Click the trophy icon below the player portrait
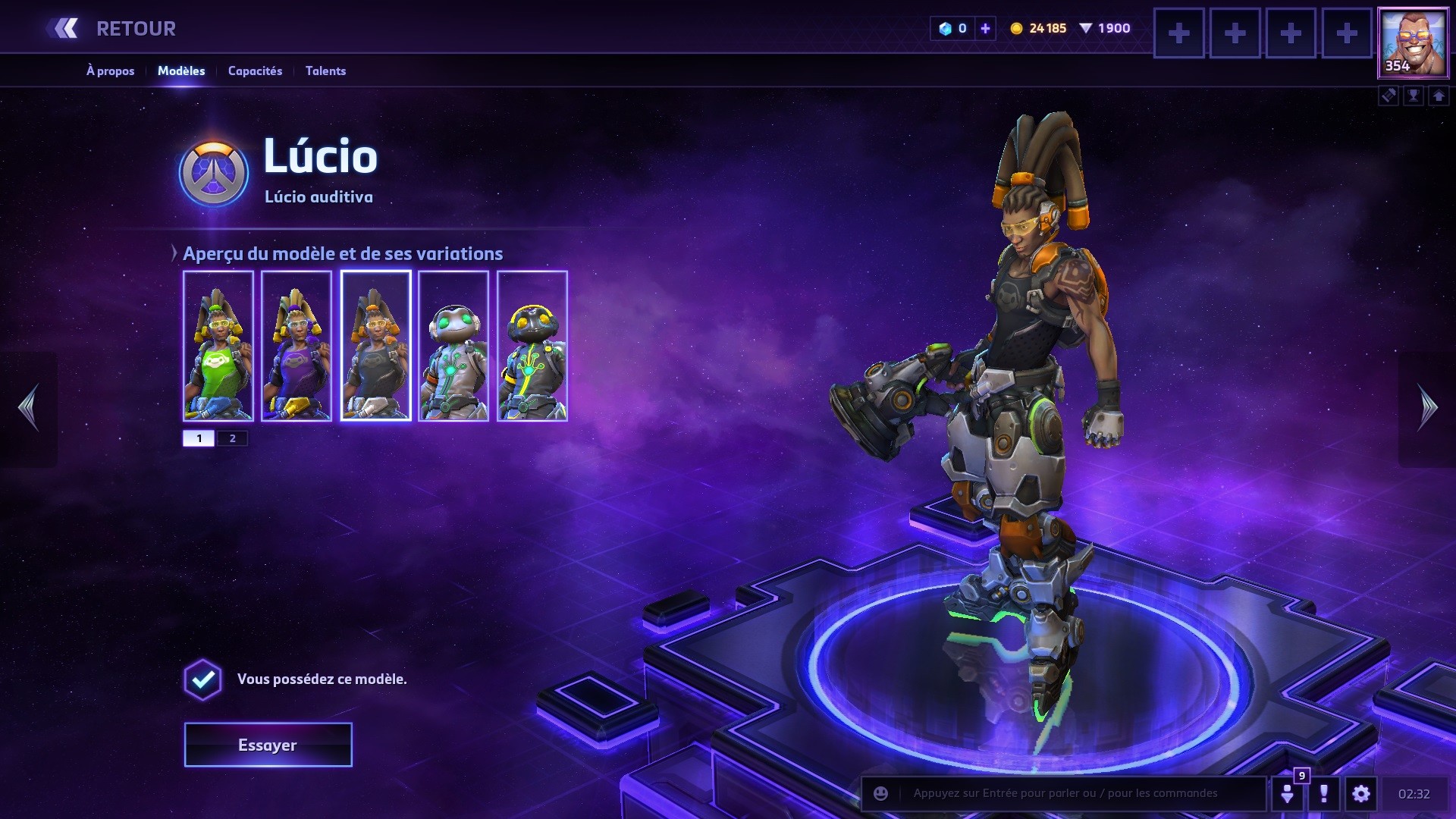1456x819 pixels. pos(1414,96)
